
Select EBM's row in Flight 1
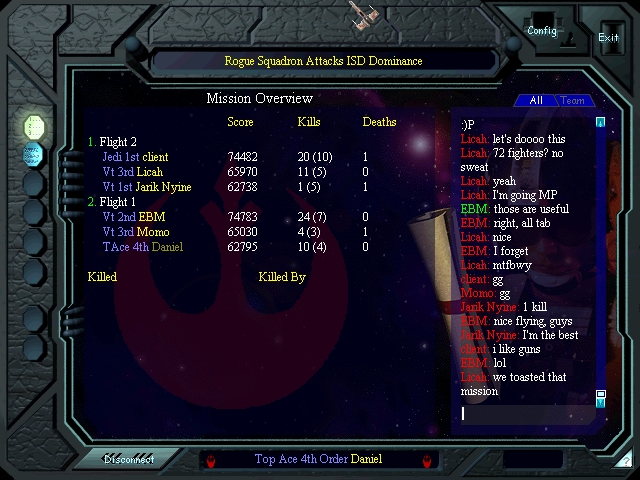pyautogui.click(x=133, y=217)
